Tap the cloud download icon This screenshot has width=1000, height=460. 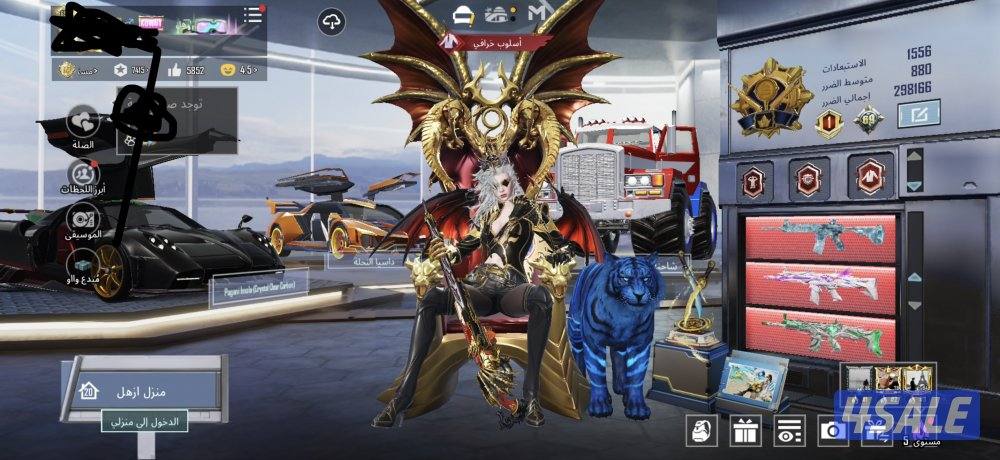(331, 22)
